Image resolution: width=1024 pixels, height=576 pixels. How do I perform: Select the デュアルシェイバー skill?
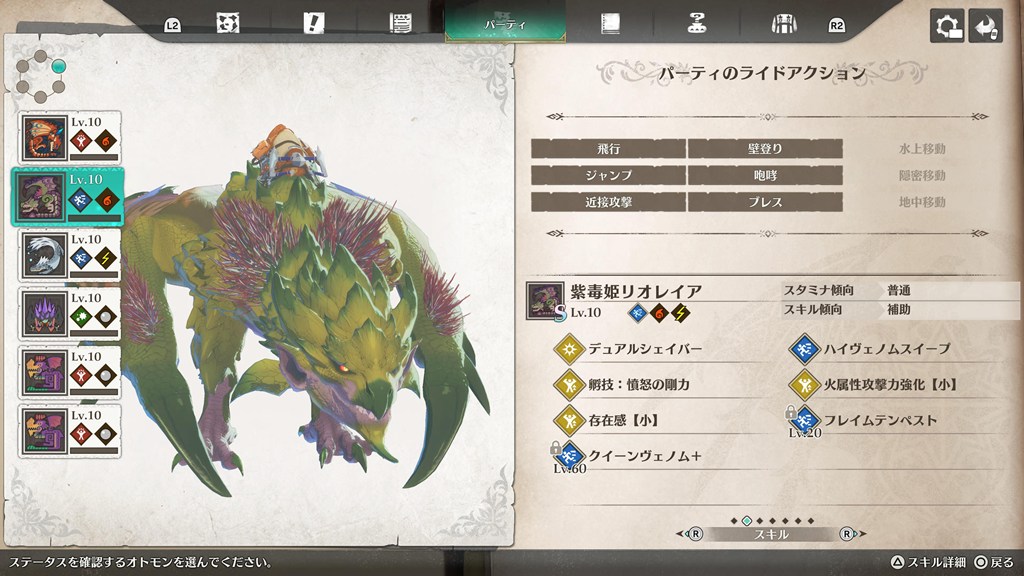pyautogui.click(x=643, y=349)
